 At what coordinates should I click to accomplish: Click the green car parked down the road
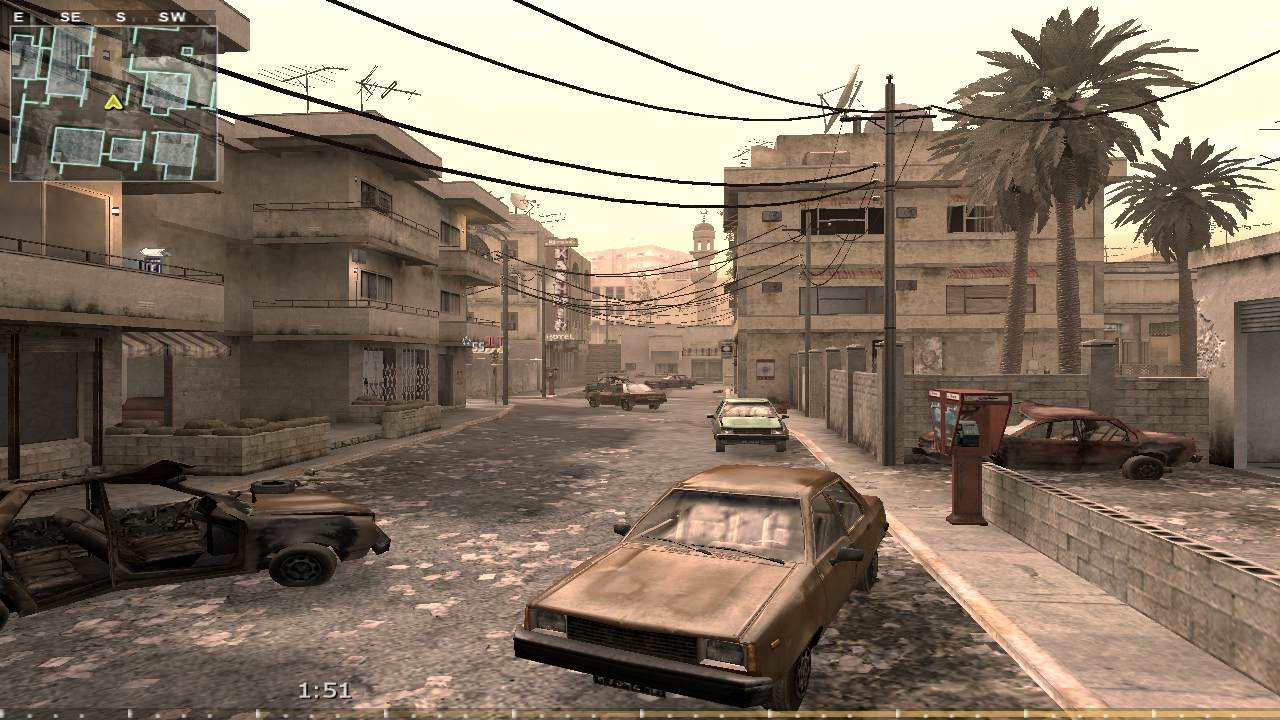click(745, 420)
